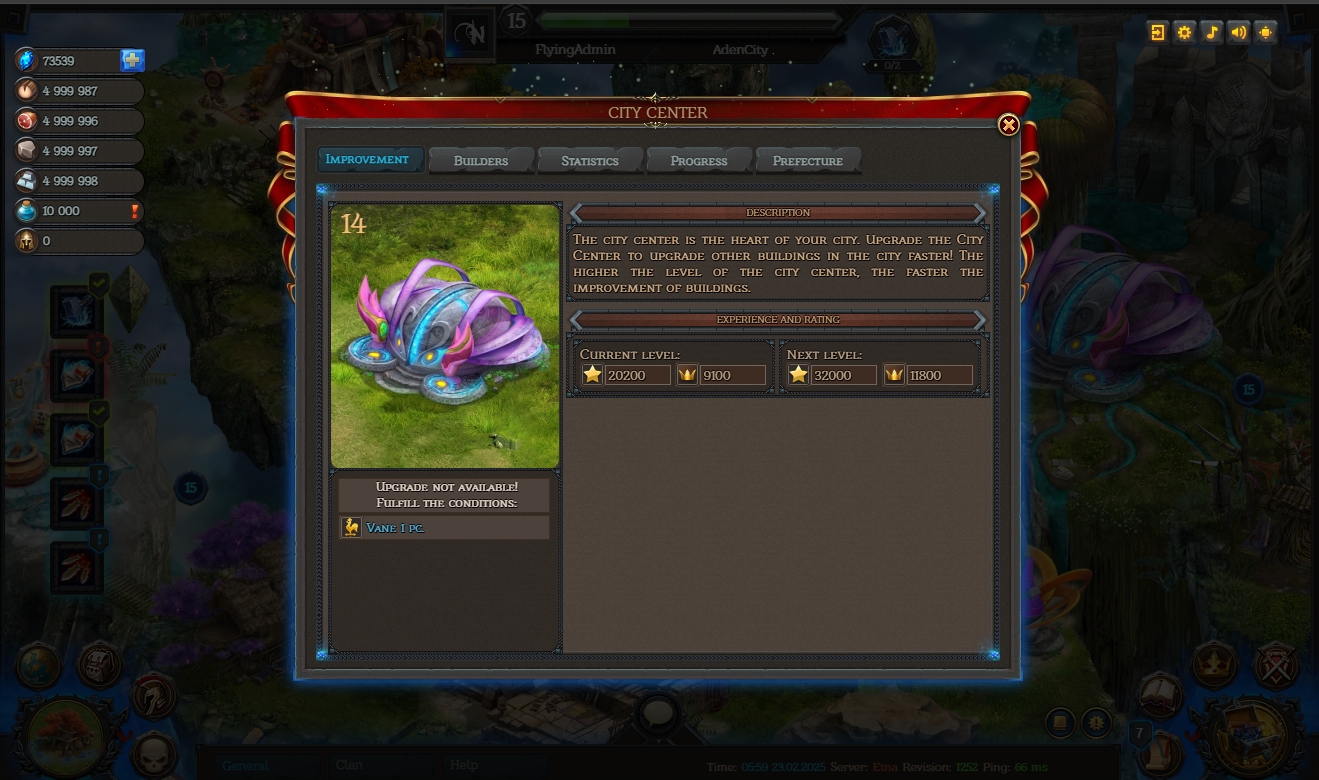Toggle sound with the speaker icon
Viewport: 1319px width, 780px height.
point(1239,32)
